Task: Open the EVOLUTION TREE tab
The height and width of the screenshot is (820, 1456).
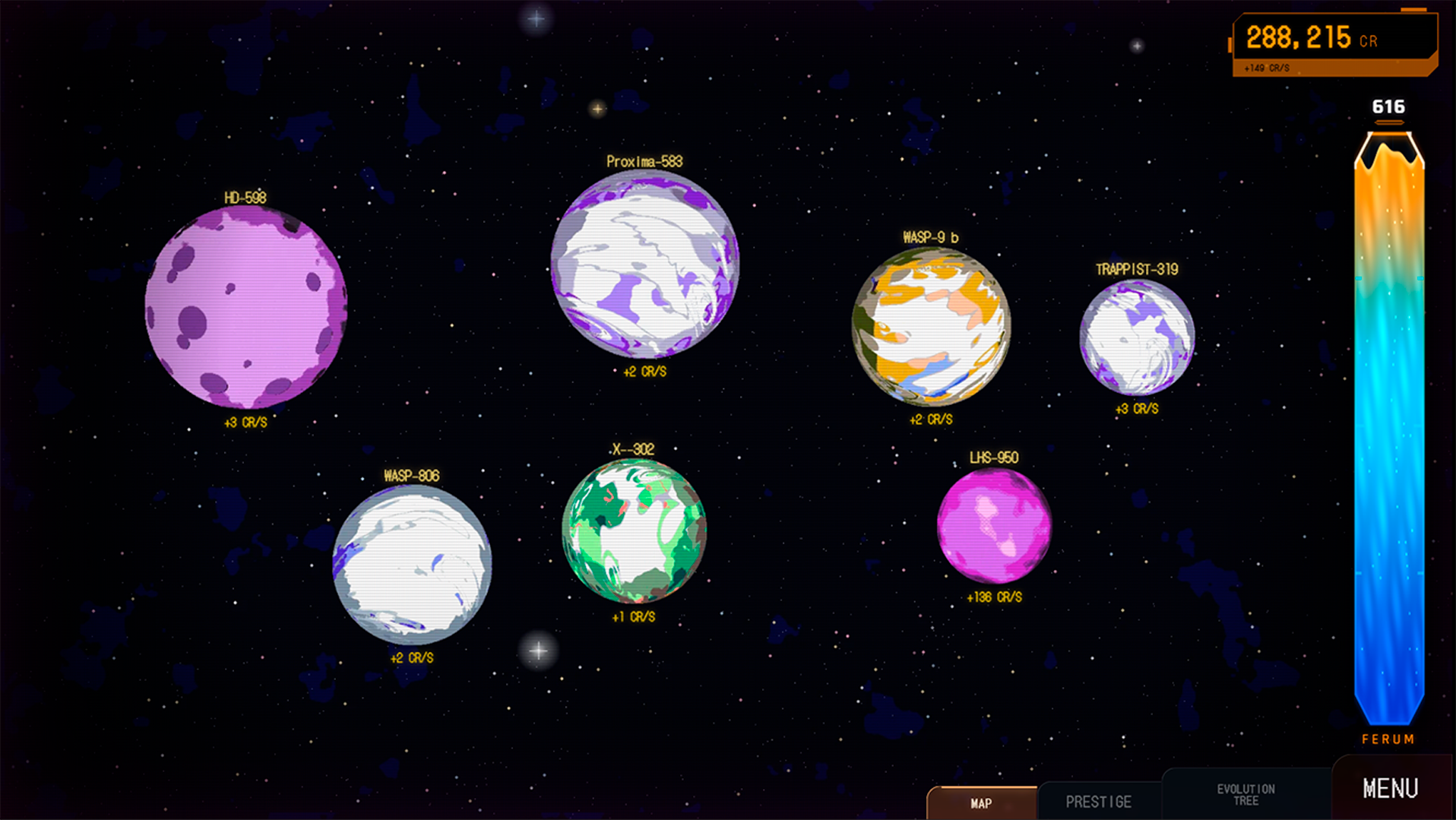Action: click(1246, 793)
